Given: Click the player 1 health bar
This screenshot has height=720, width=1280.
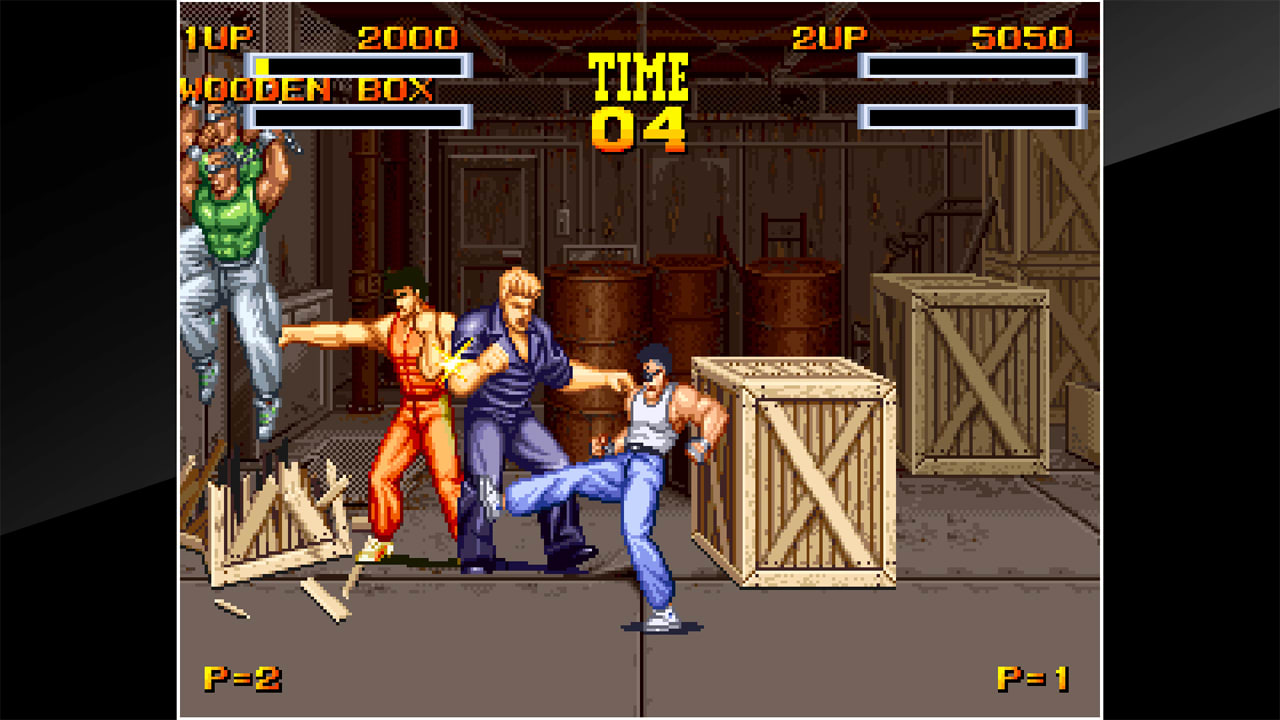Looking at the screenshot, I should [360, 66].
